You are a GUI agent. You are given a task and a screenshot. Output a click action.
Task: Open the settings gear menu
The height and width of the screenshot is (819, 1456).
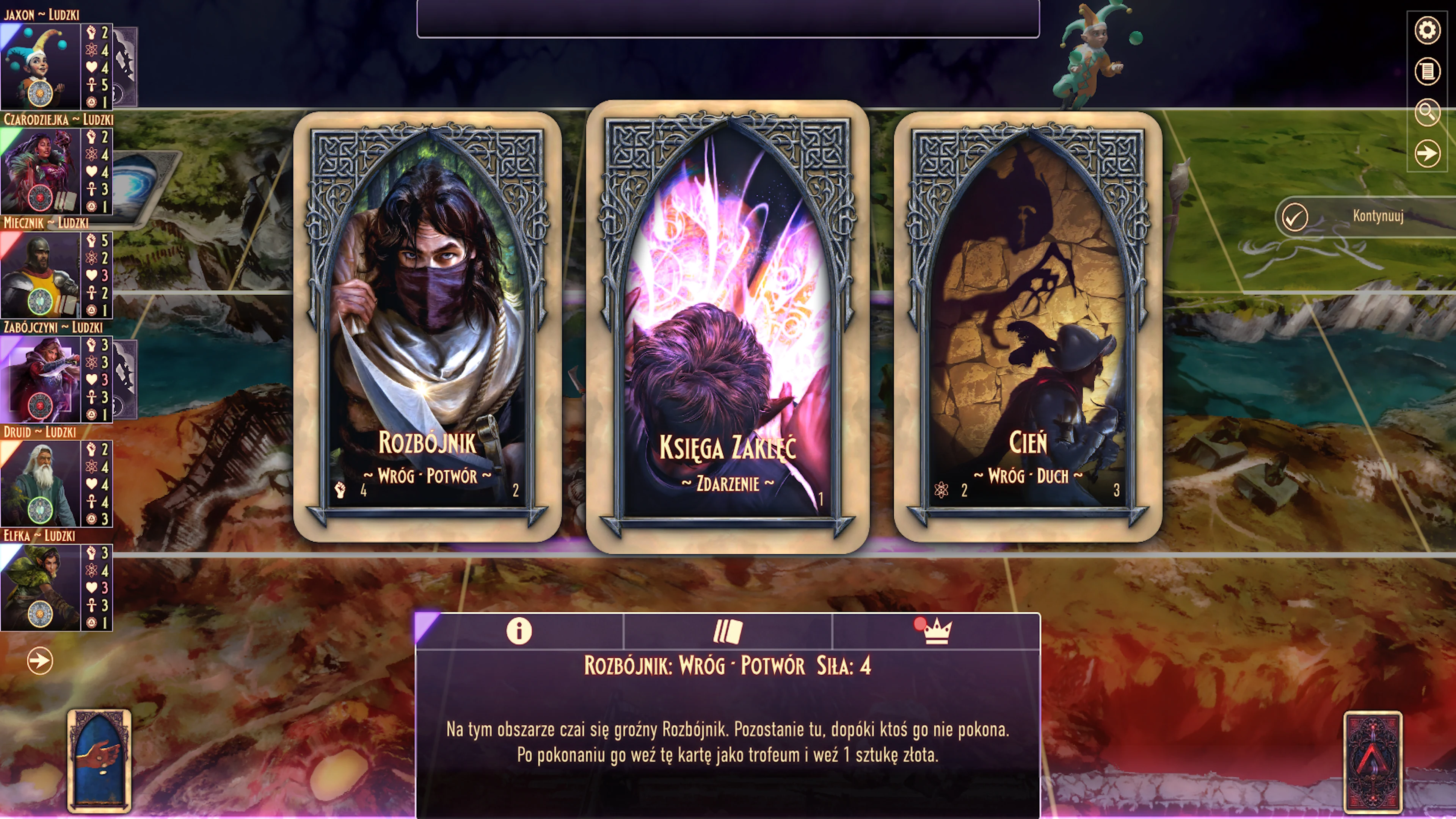(x=1427, y=30)
